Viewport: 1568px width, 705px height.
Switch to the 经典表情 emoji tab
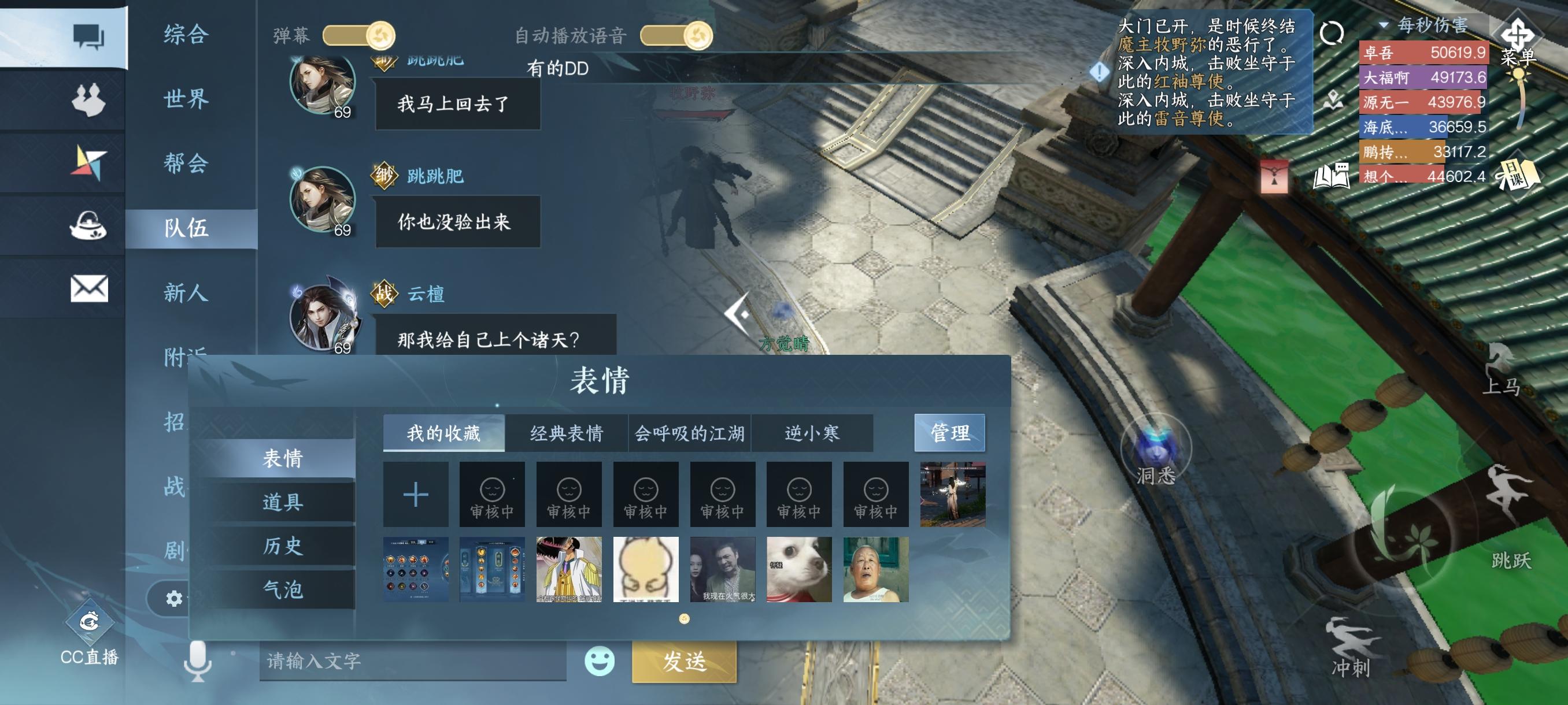click(566, 432)
